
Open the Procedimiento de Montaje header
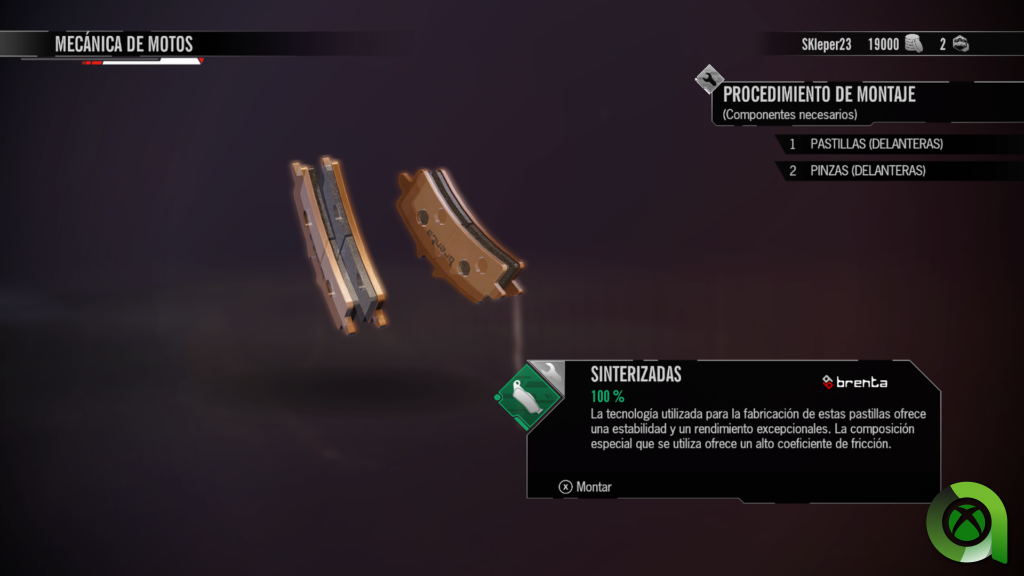point(819,95)
